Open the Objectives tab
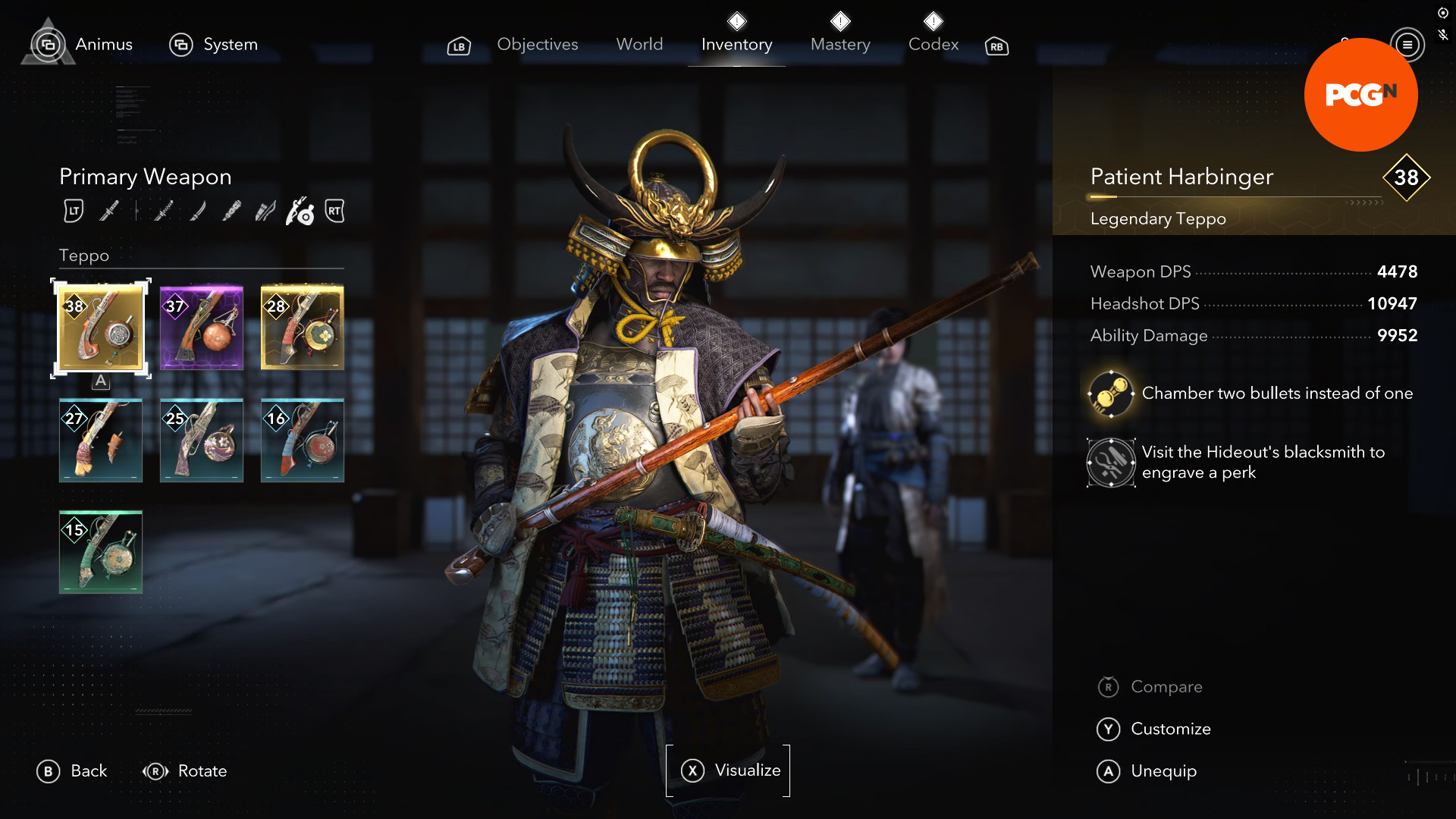 (x=537, y=45)
